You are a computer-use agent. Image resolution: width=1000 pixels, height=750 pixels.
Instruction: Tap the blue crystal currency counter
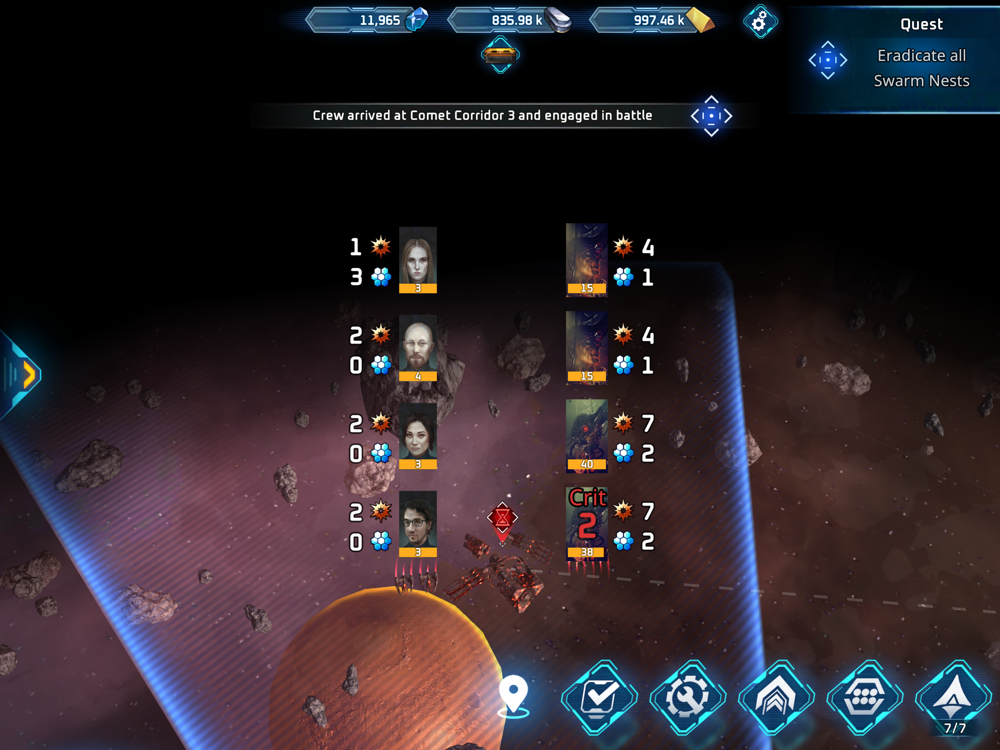368,20
